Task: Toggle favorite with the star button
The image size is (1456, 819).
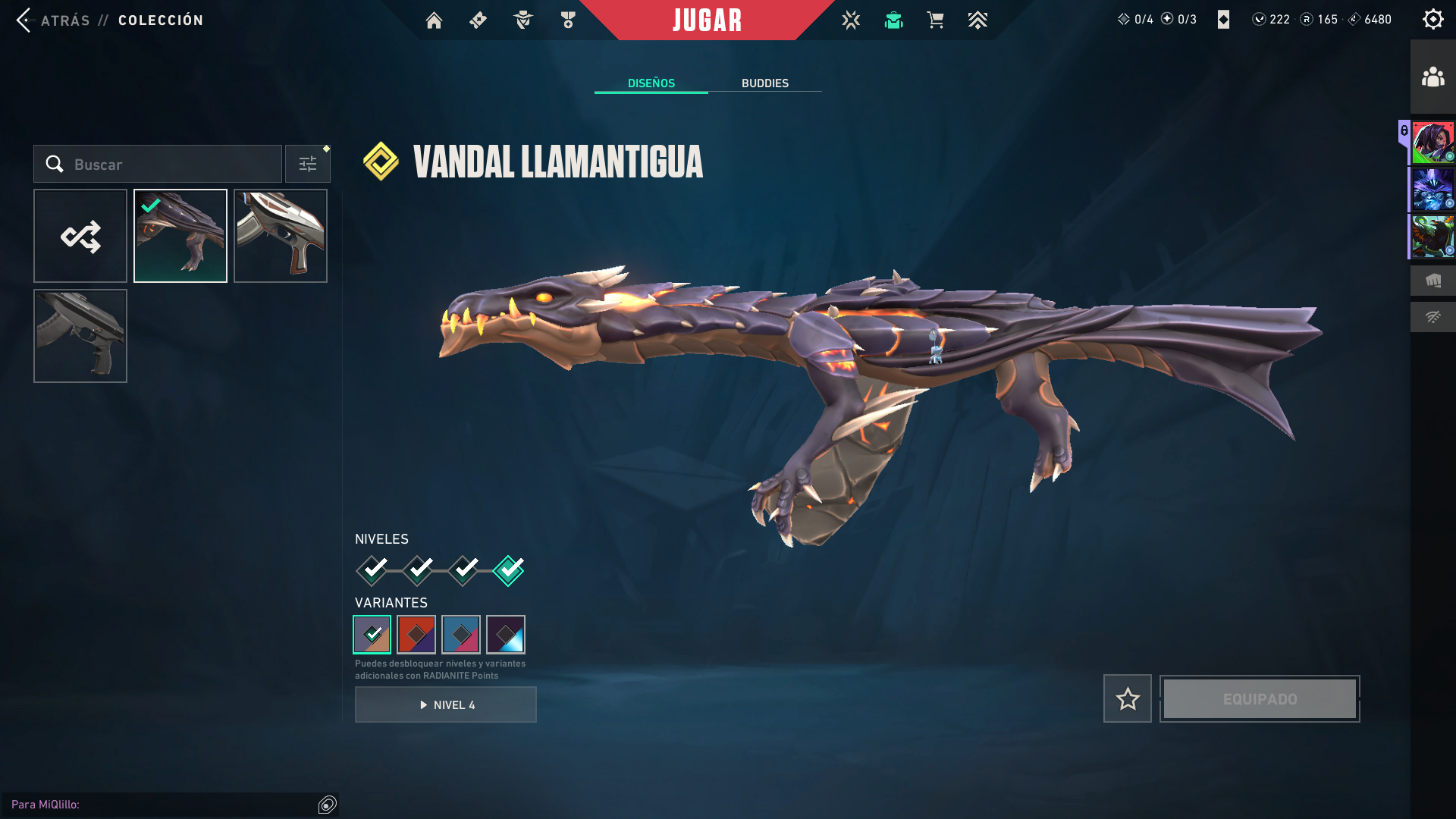Action: [x=1127, y=698]
